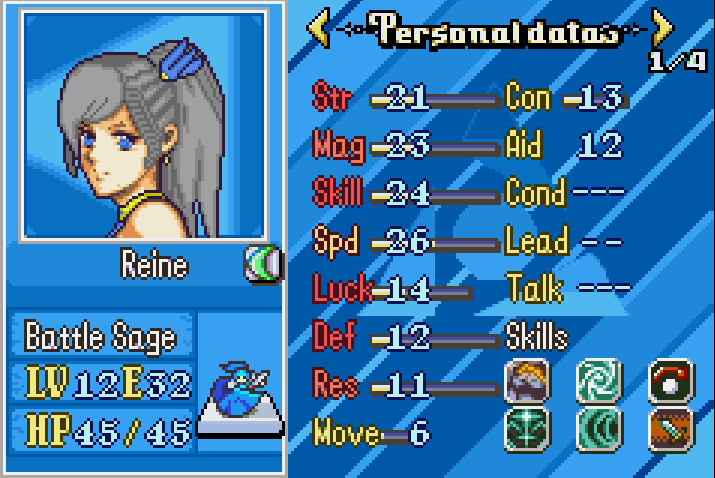Pick the teal concentric waves skill icon
Viewport: 715px width, 478px height.
pos(598,429)
